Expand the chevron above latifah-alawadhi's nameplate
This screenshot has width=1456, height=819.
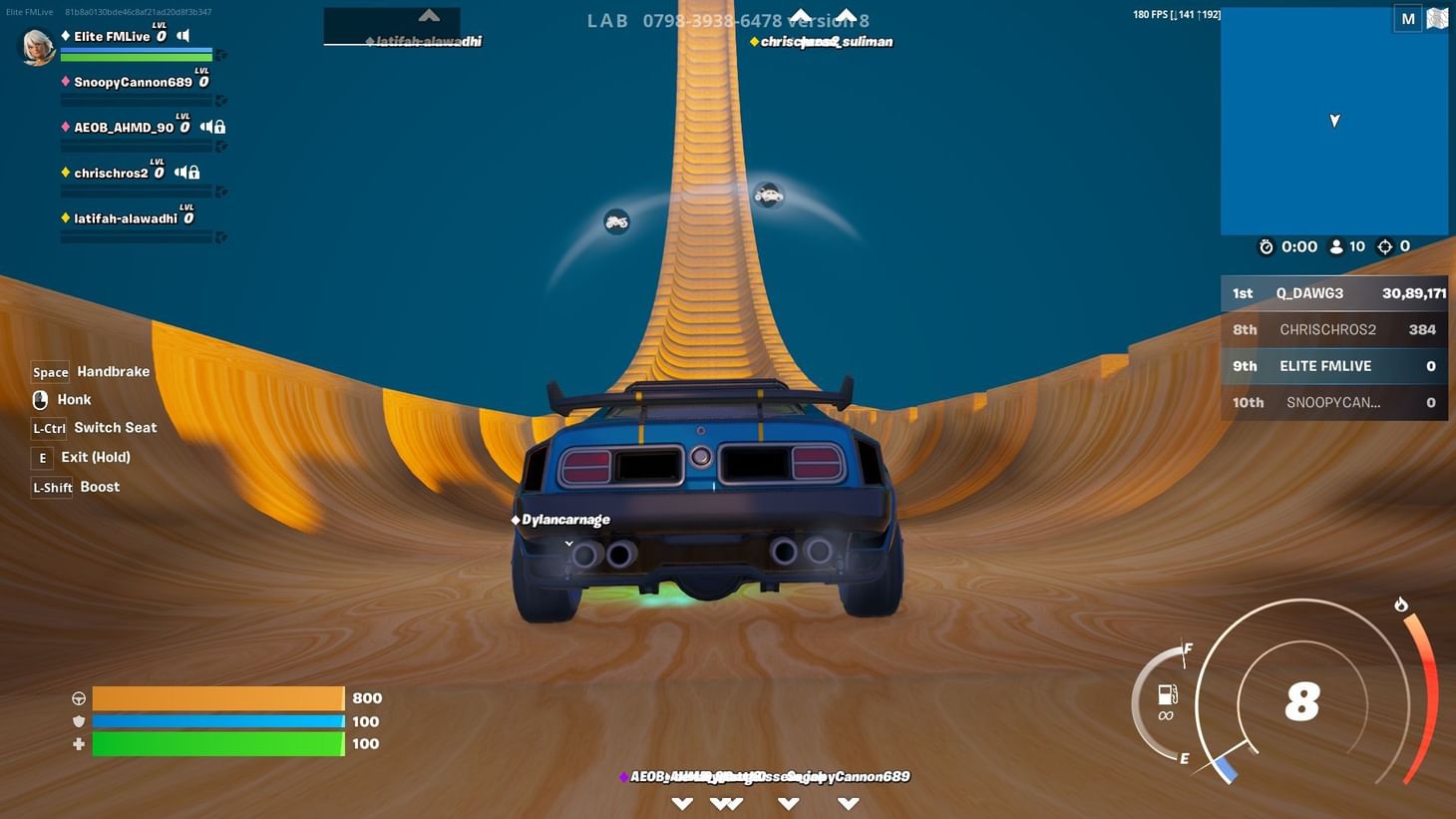pos(428,16)
